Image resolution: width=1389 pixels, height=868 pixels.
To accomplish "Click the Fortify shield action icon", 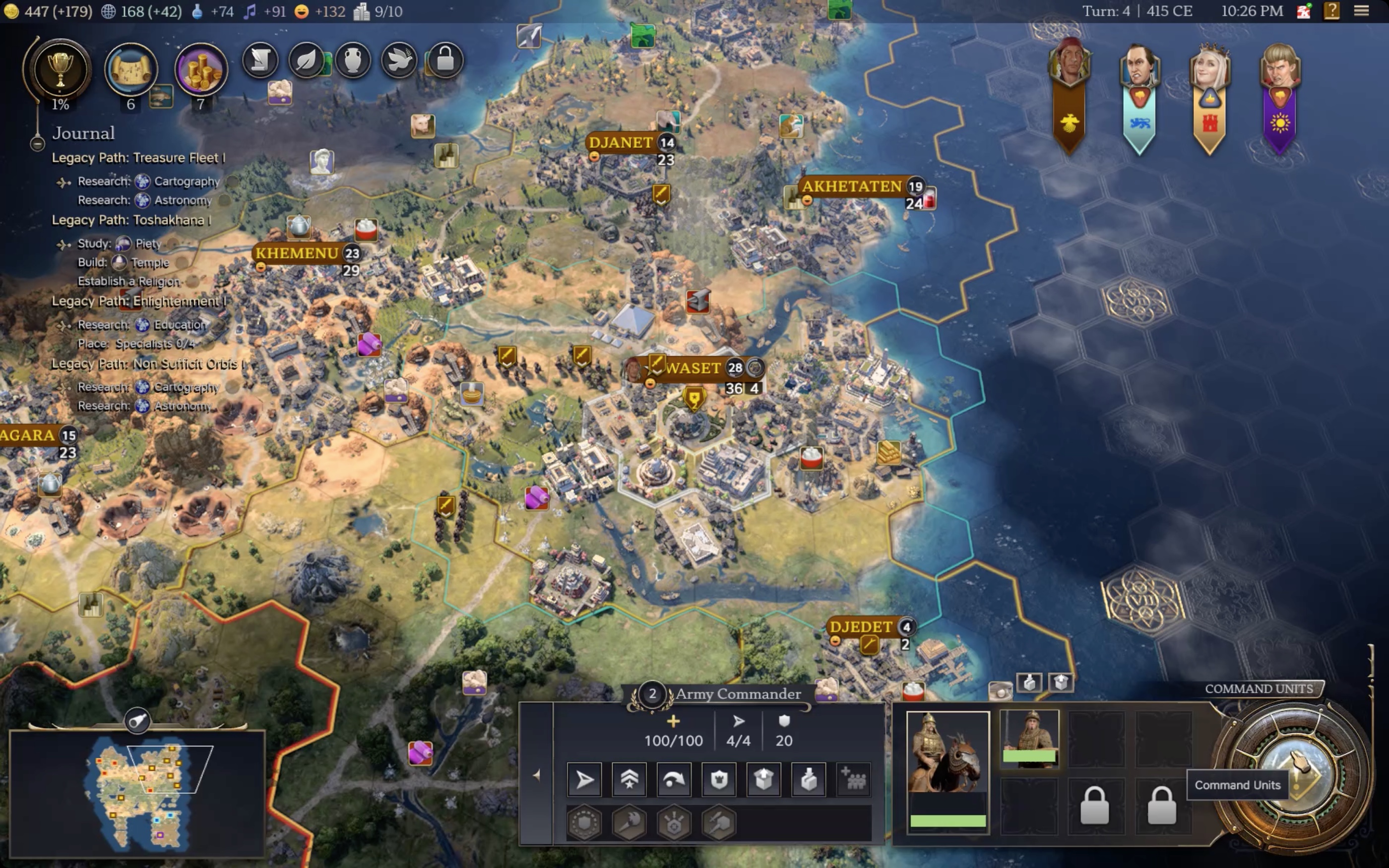I will point(719,780).
